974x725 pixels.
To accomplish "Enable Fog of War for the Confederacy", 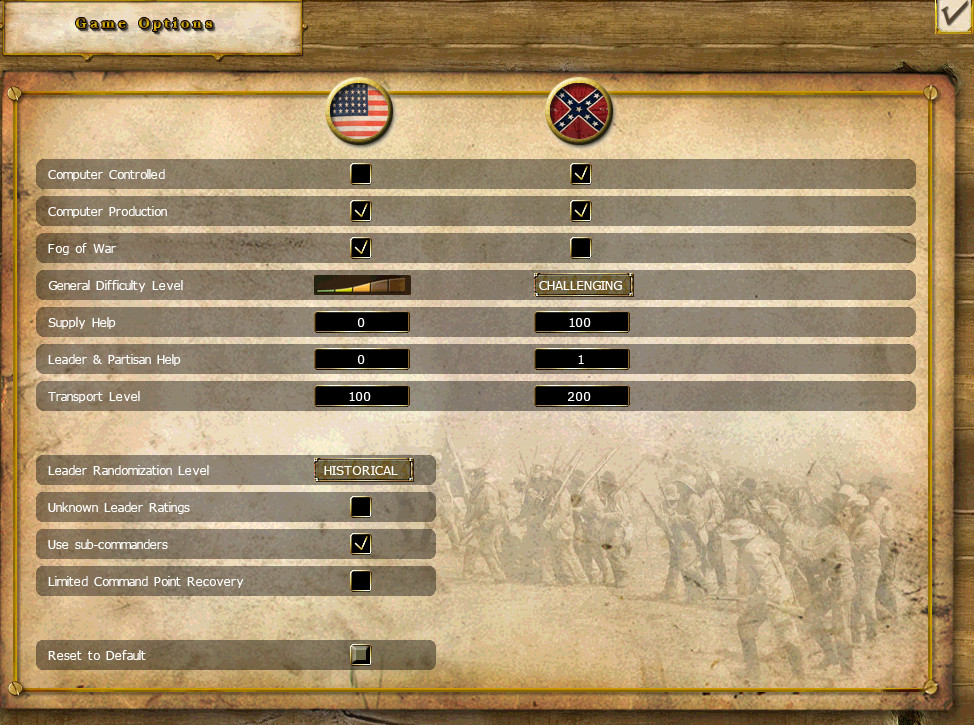I will click(581, 248).
